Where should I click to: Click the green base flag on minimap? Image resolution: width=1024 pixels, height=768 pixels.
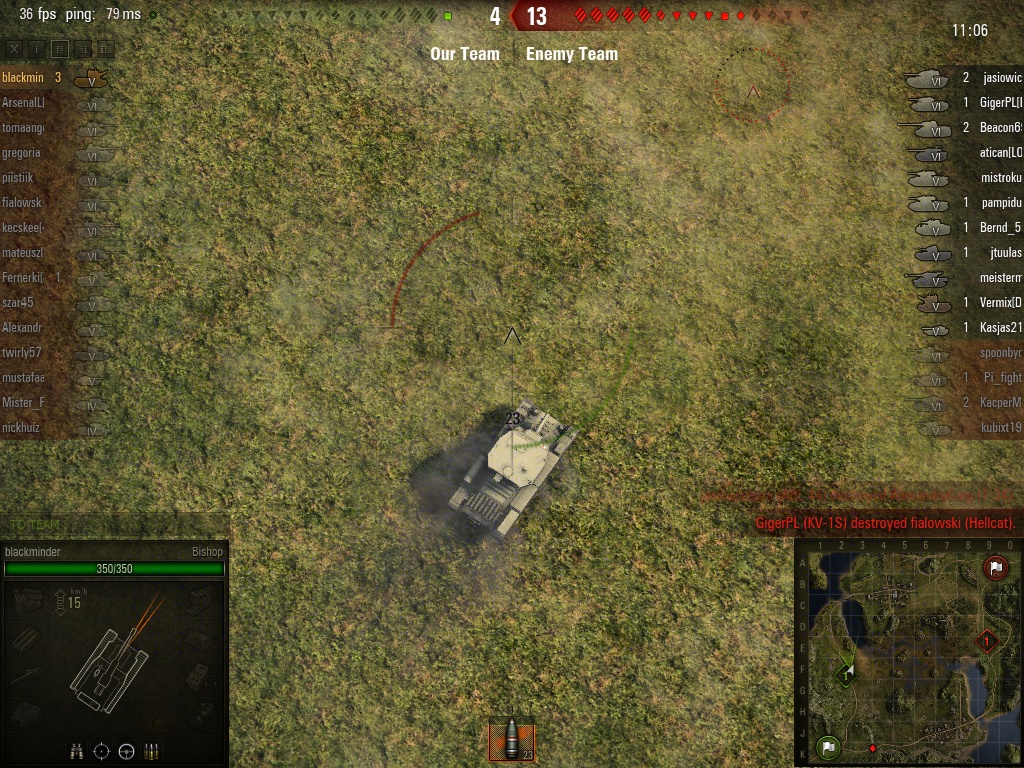[x=827, y=745]
